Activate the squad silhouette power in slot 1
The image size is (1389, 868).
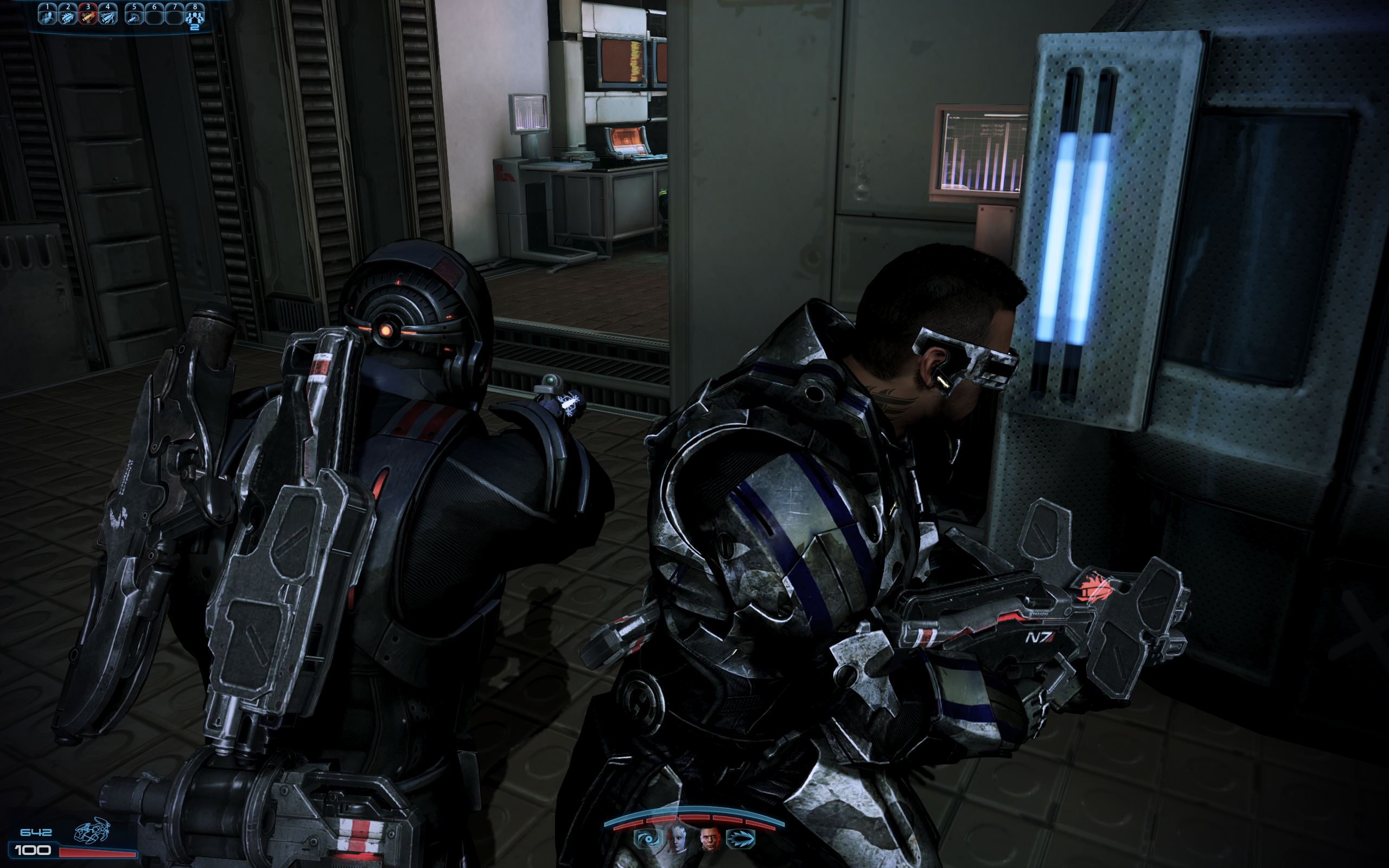pos(47,16)
